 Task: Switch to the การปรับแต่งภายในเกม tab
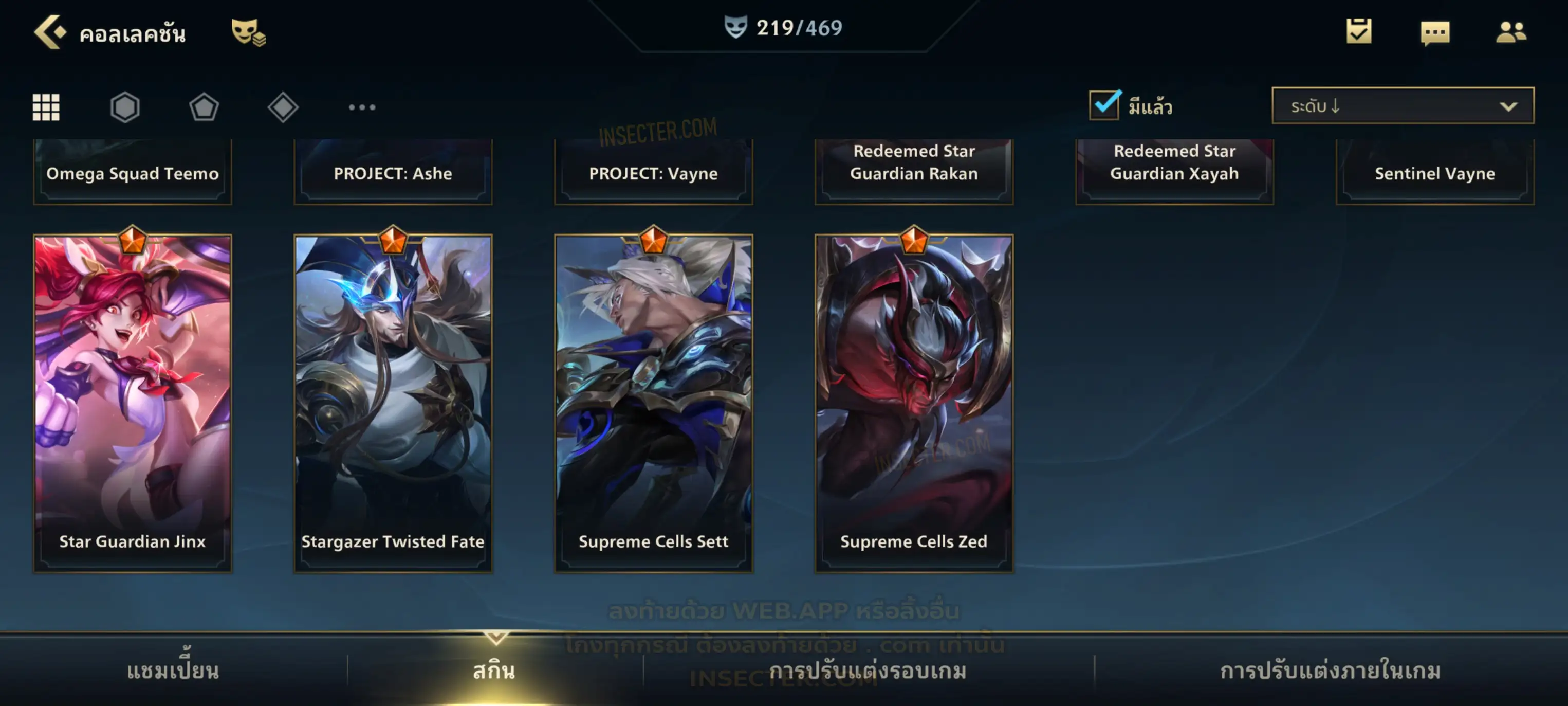coord(1330,671)
